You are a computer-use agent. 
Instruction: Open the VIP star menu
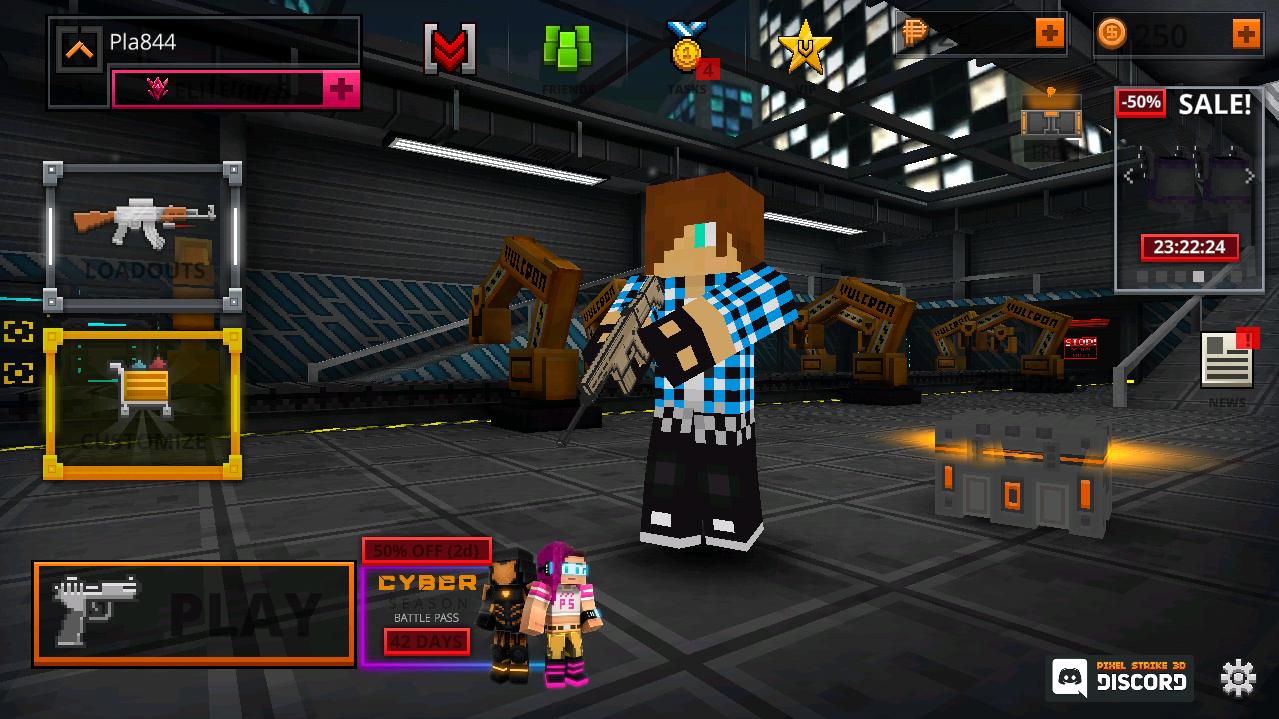(x=804, y=49)
